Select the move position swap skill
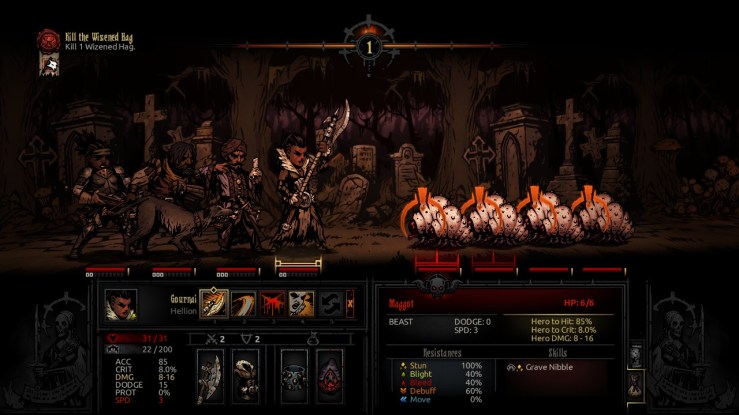Viewport: 739px width, 415px height. click(329, 303)
